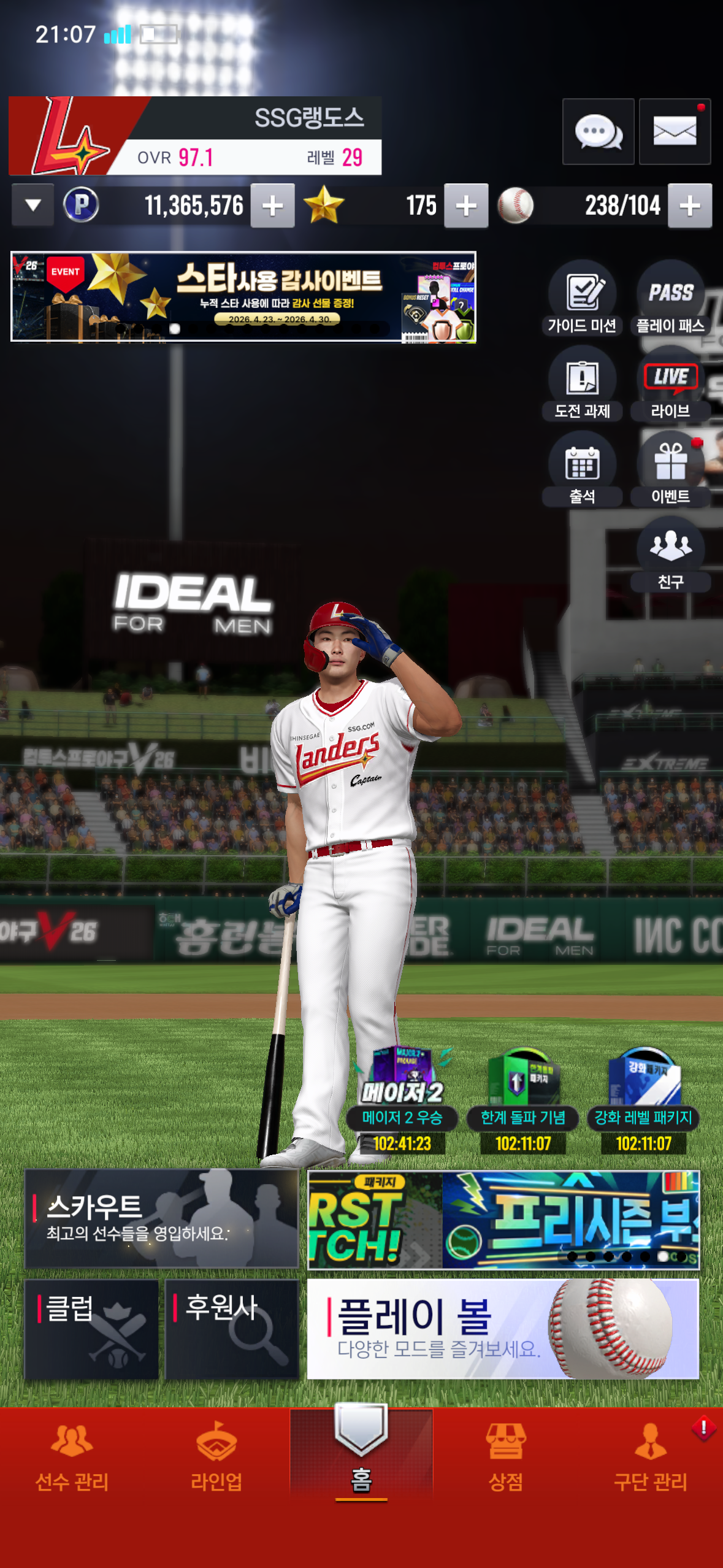Open the star thanks event banner
This screenshot has width=723, height=1568.
pyautogui.click(x=243, y=296)
